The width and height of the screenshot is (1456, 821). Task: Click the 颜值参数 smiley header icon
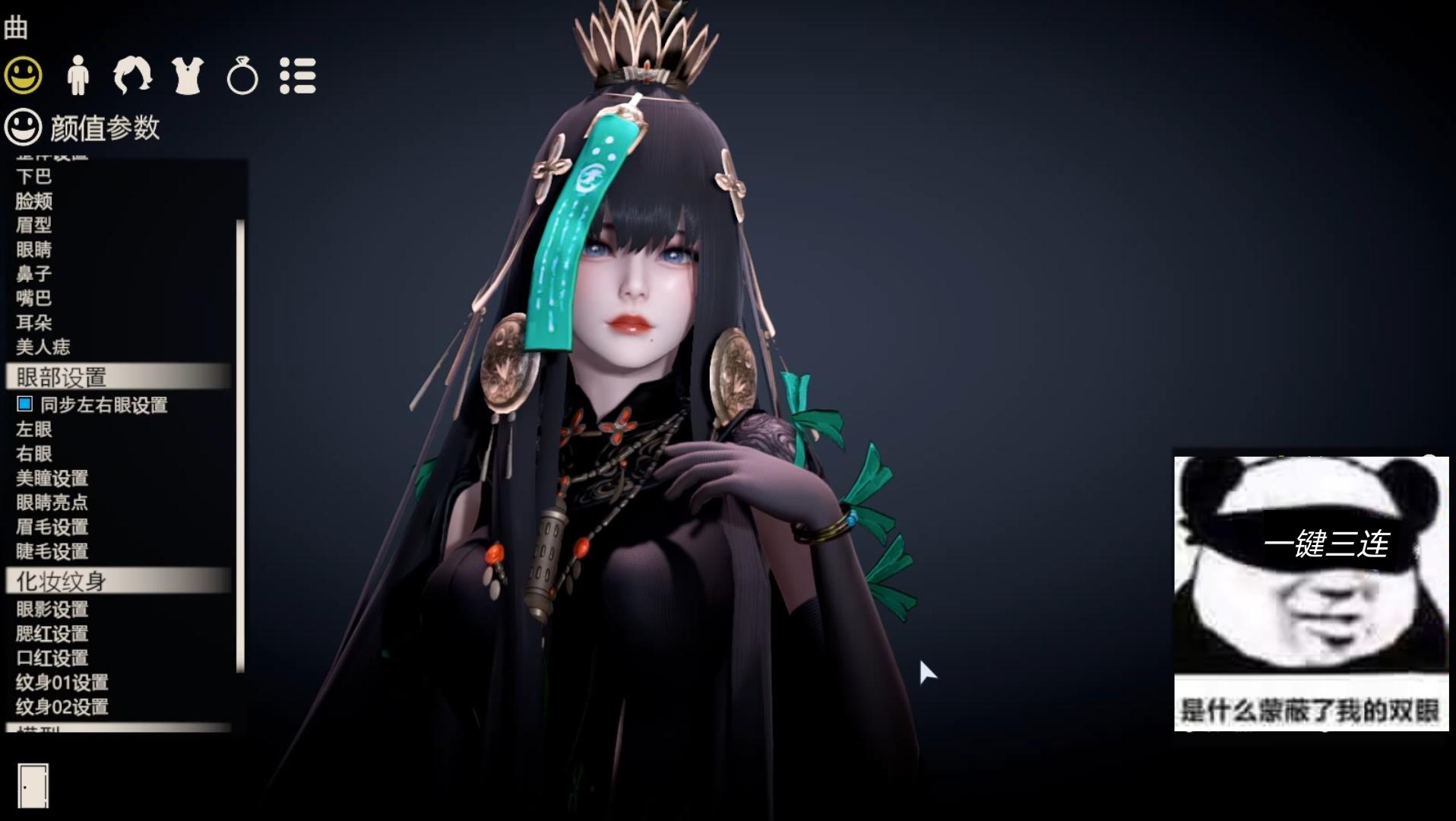pos(24,128)
